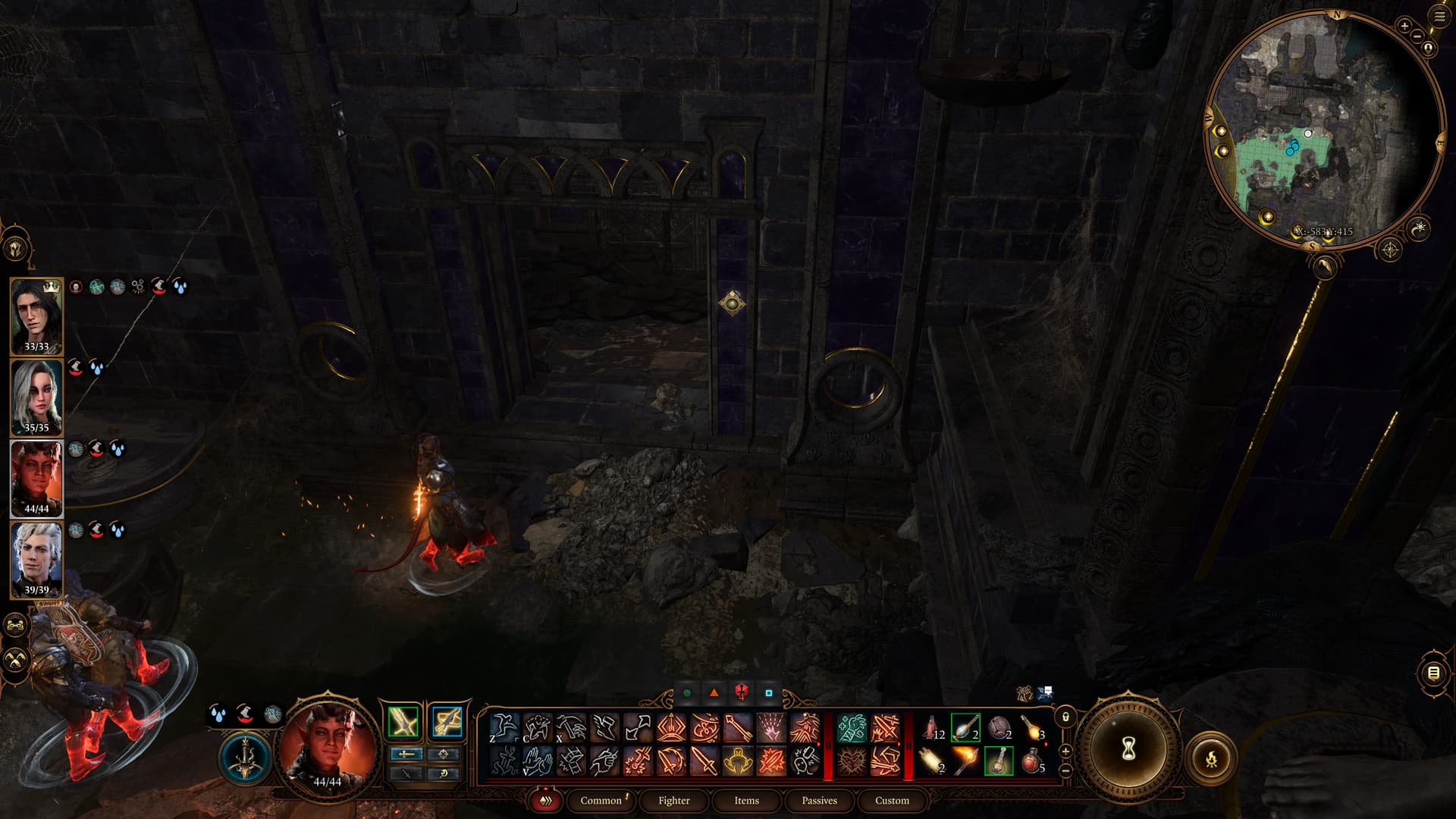Open the main menu hamburger button
The height and width of the screenshot is (819, 1456).
tap(1439, 16)
